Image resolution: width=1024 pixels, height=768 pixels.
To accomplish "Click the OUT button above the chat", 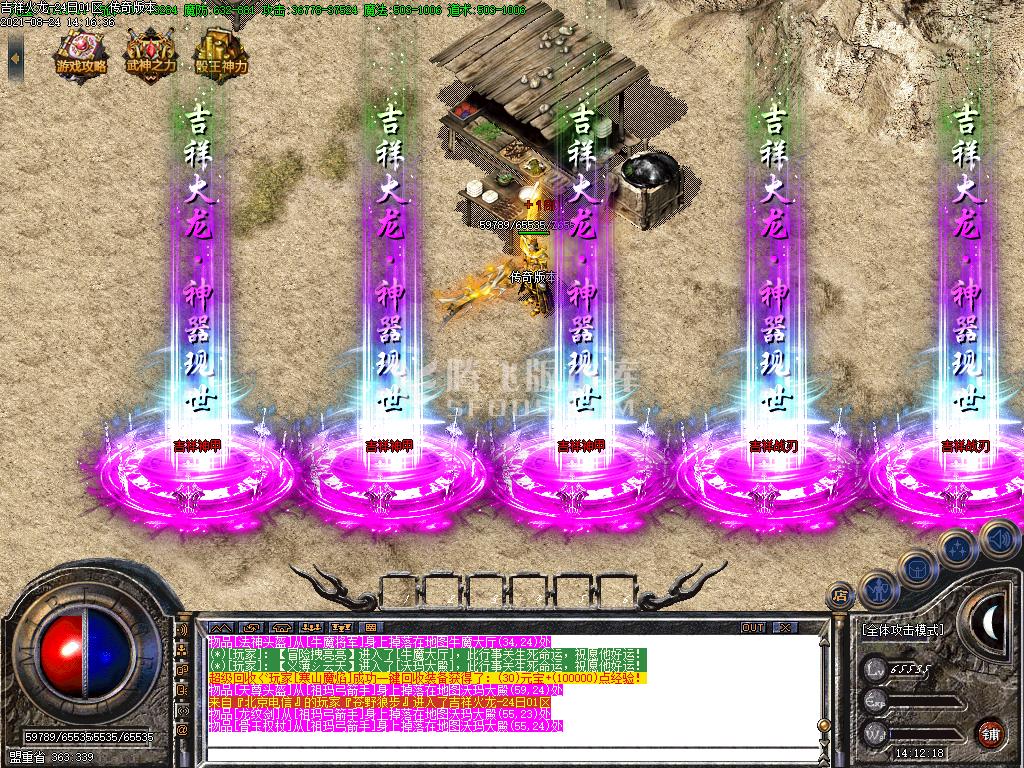I will pyautogui.click(x=753, y=628).
